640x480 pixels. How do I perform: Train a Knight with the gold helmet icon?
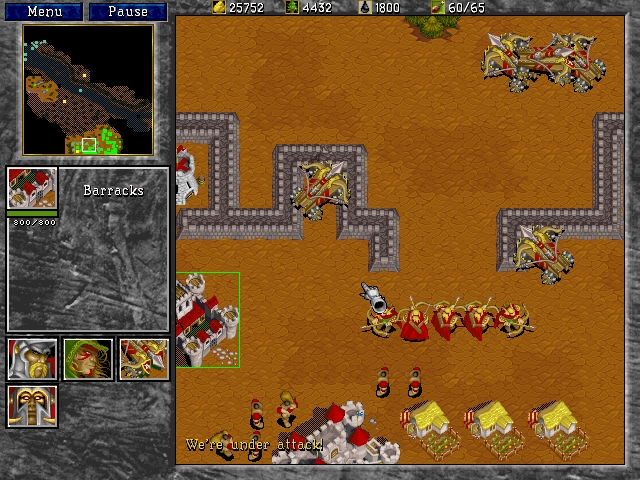tap(32, 405)
